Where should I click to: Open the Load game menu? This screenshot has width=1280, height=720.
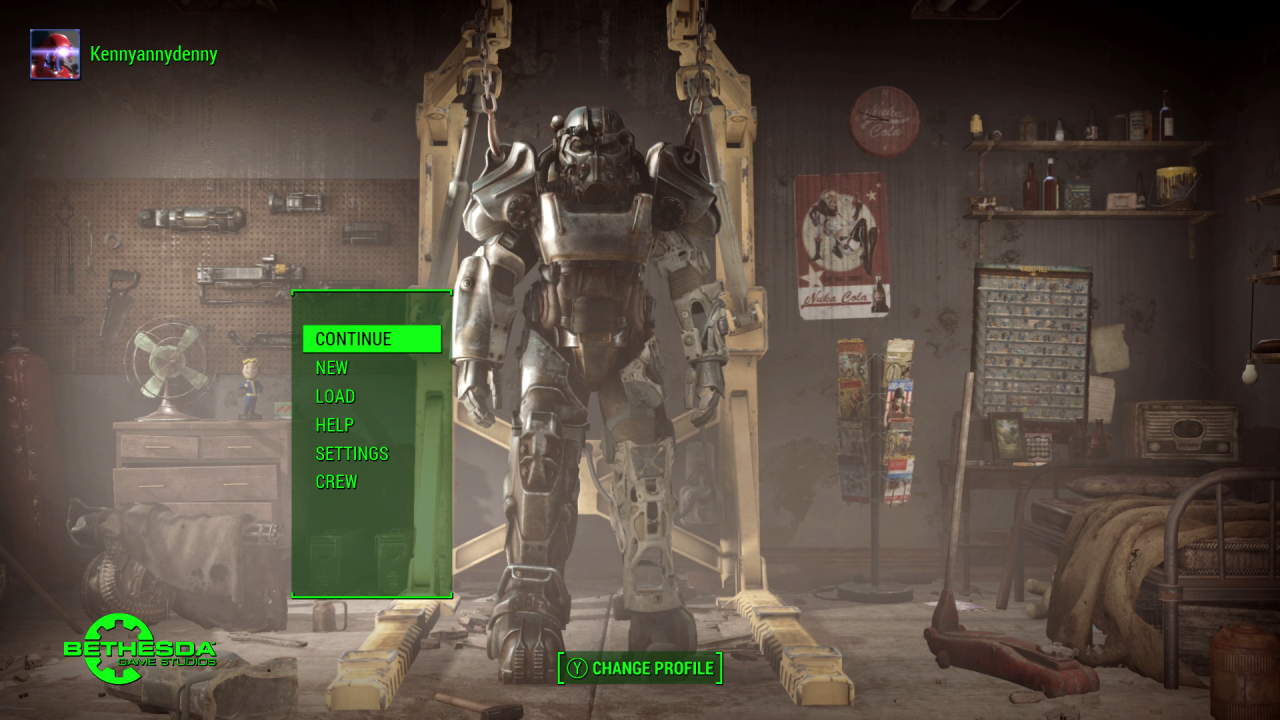click(x=335, y=396)
